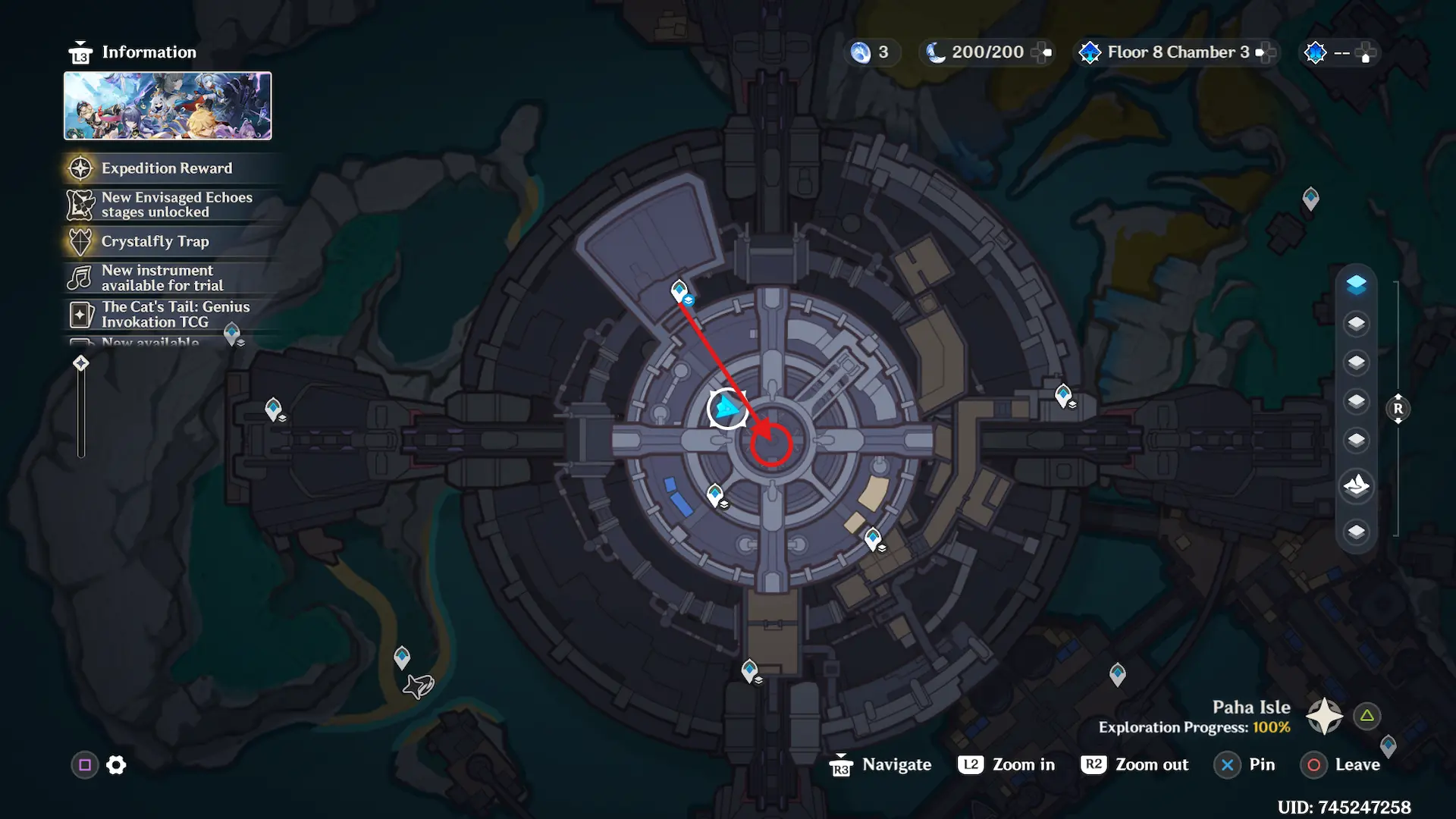The image size is (1456, 819).
Task: Open New Envisaged Echoes stages unlocked notice
Action: [176, 205]
